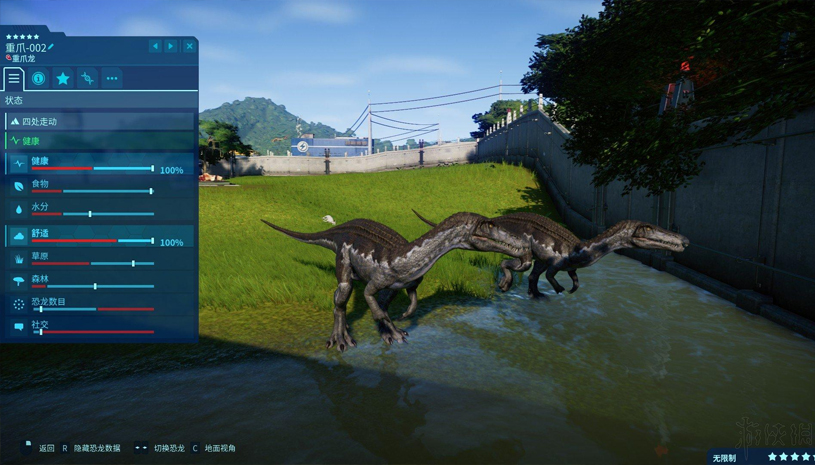Select the 舒适 comfort stat row
This screenshot has width=815, height=465.
[x=100, y=236]
